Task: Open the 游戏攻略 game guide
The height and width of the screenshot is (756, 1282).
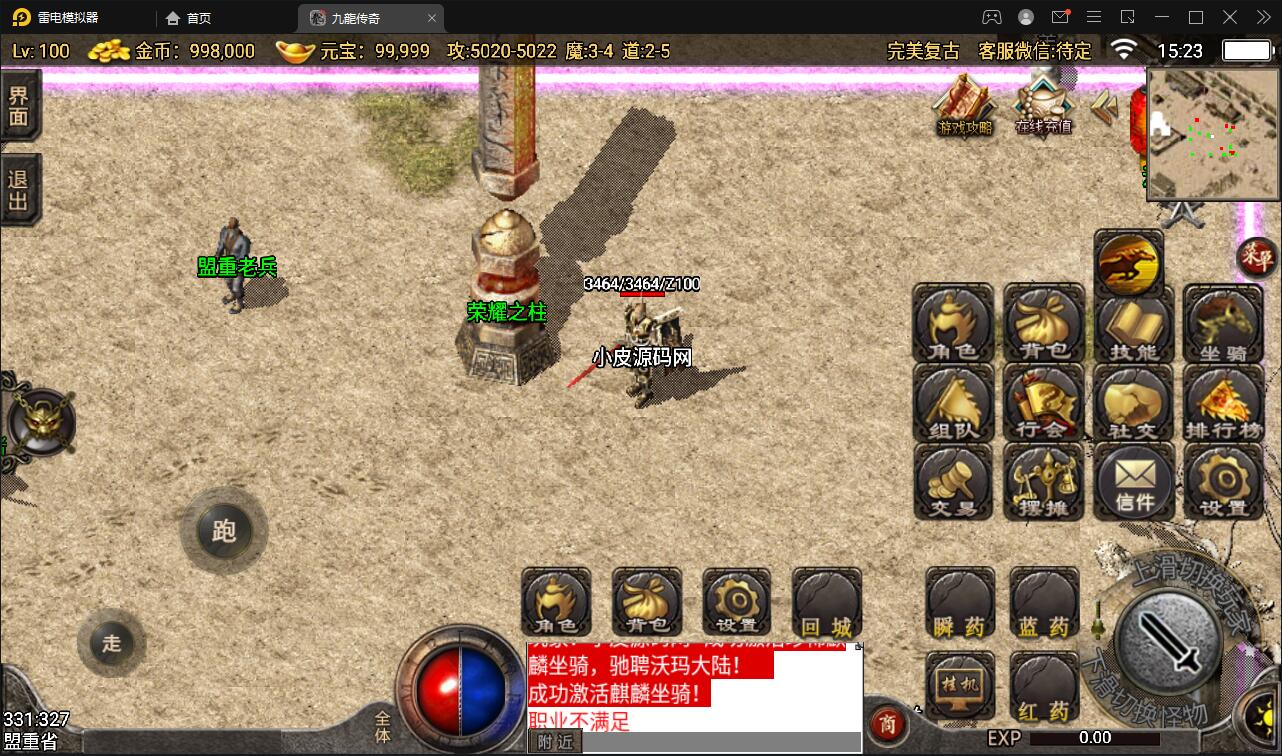Action: pyautogui.click(x=963, y=110)
